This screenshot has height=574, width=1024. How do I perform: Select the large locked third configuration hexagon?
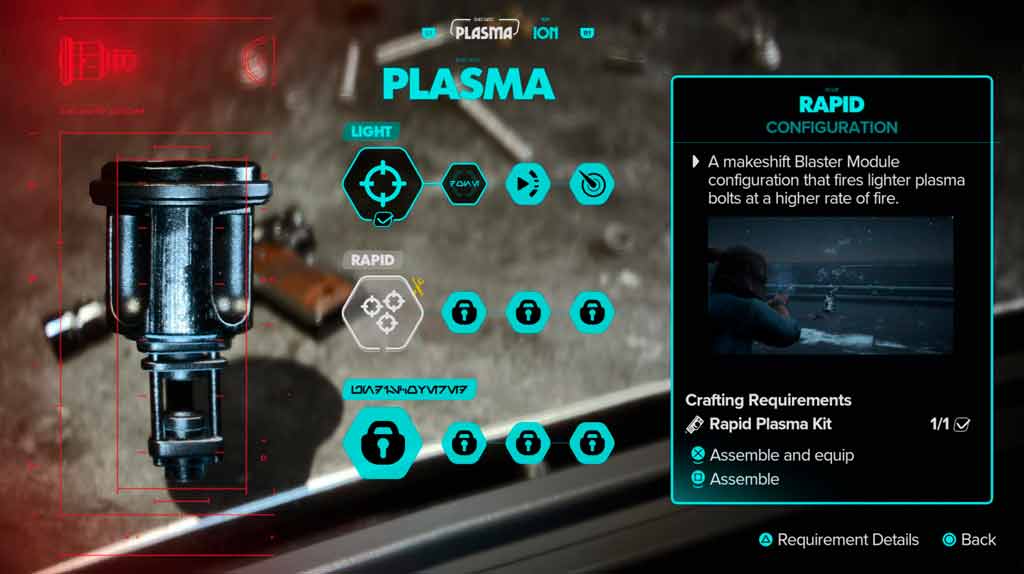[x=381, y=441]
